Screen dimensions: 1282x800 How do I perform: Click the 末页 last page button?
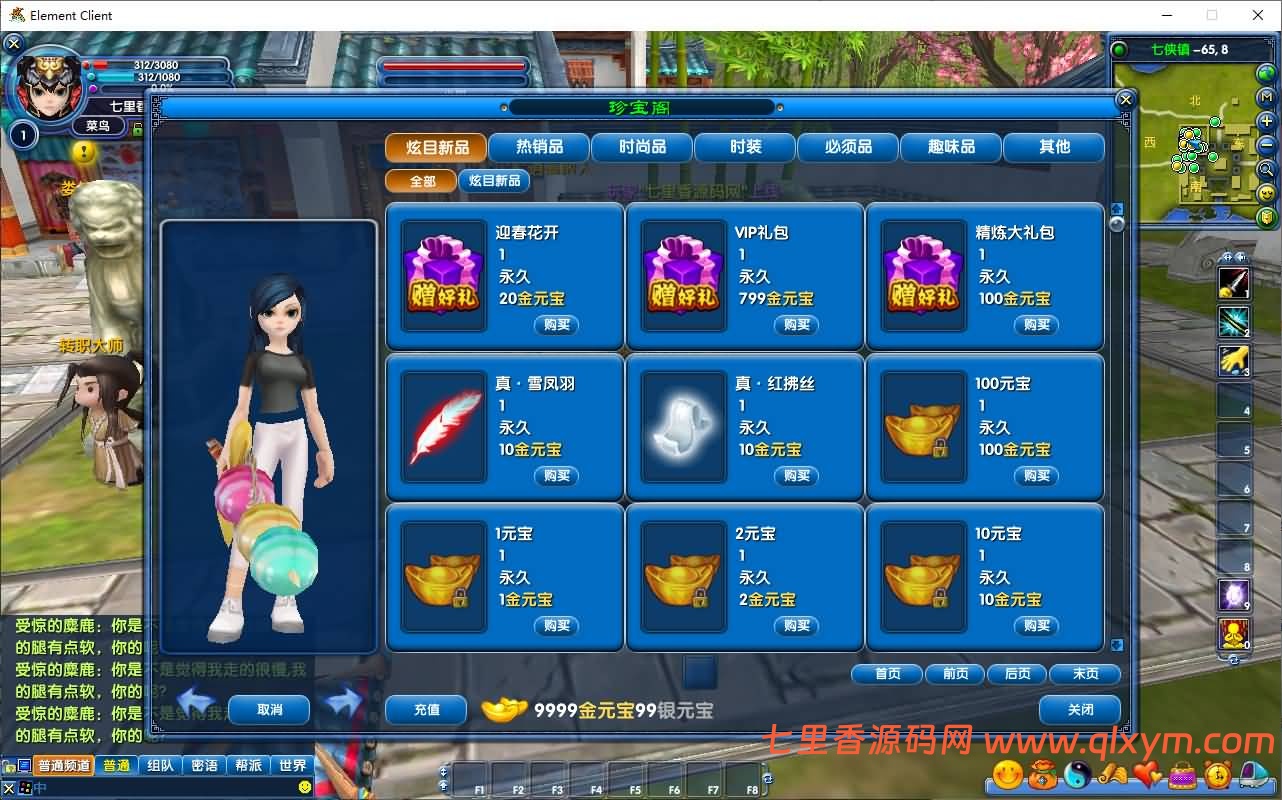point(1085,673)
